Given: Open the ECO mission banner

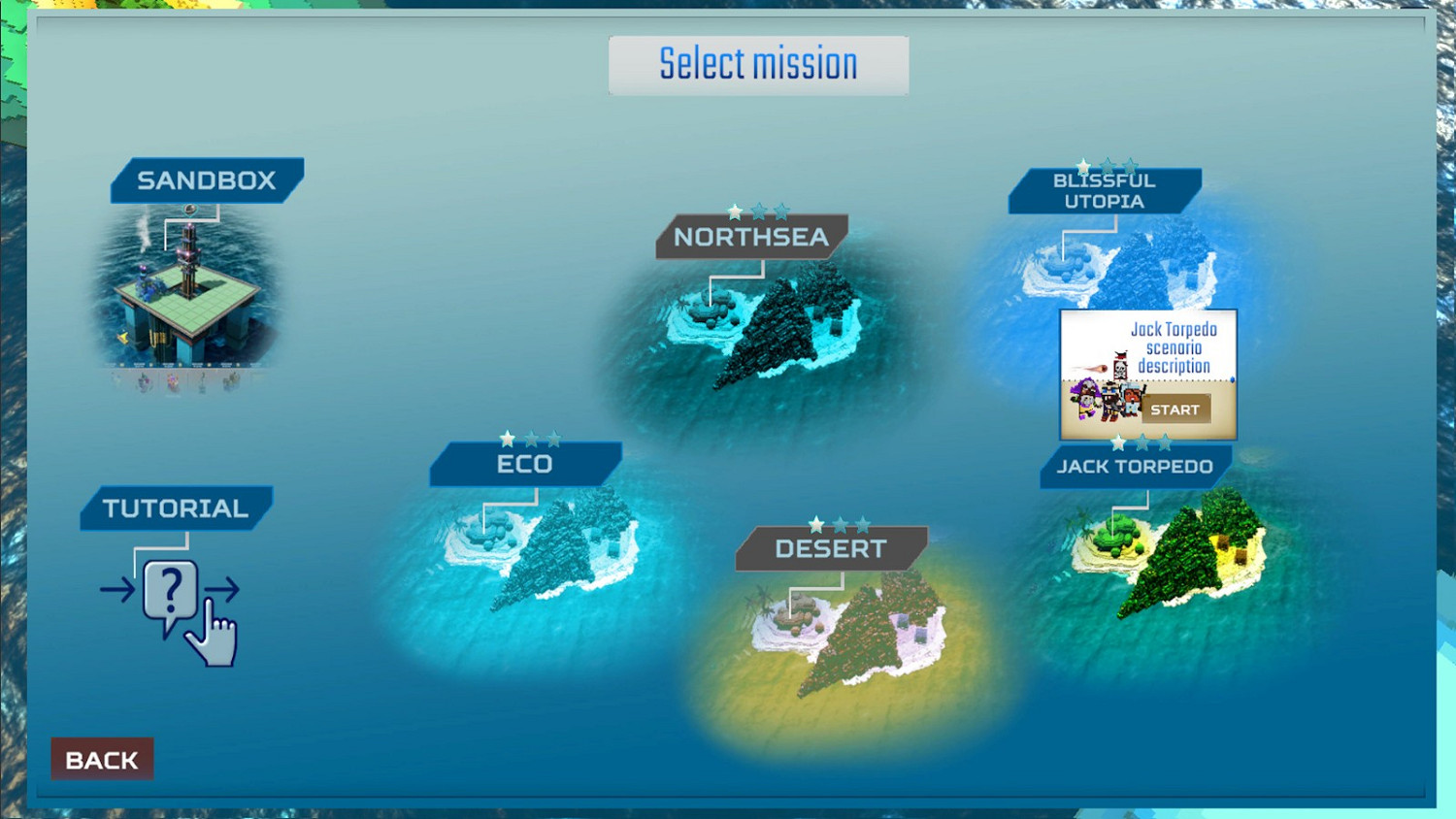Looking at the screenshot, I should [523, 464].
